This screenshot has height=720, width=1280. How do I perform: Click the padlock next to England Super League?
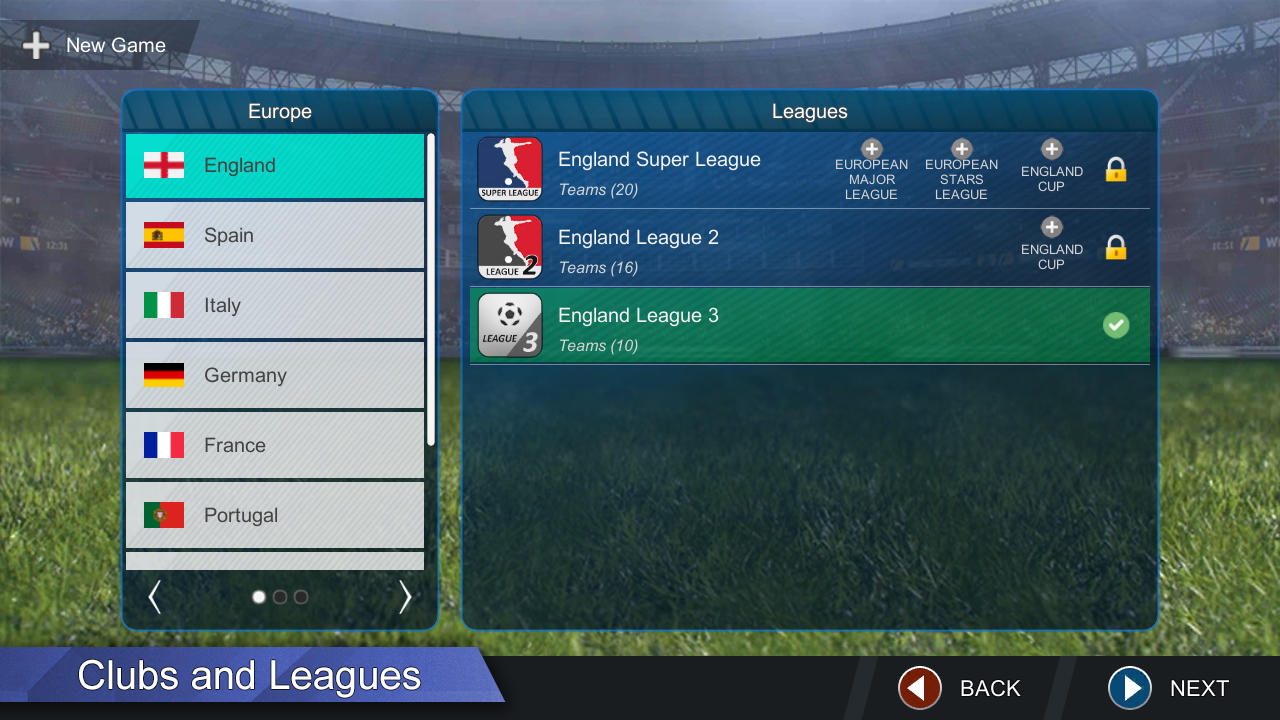1116,168
